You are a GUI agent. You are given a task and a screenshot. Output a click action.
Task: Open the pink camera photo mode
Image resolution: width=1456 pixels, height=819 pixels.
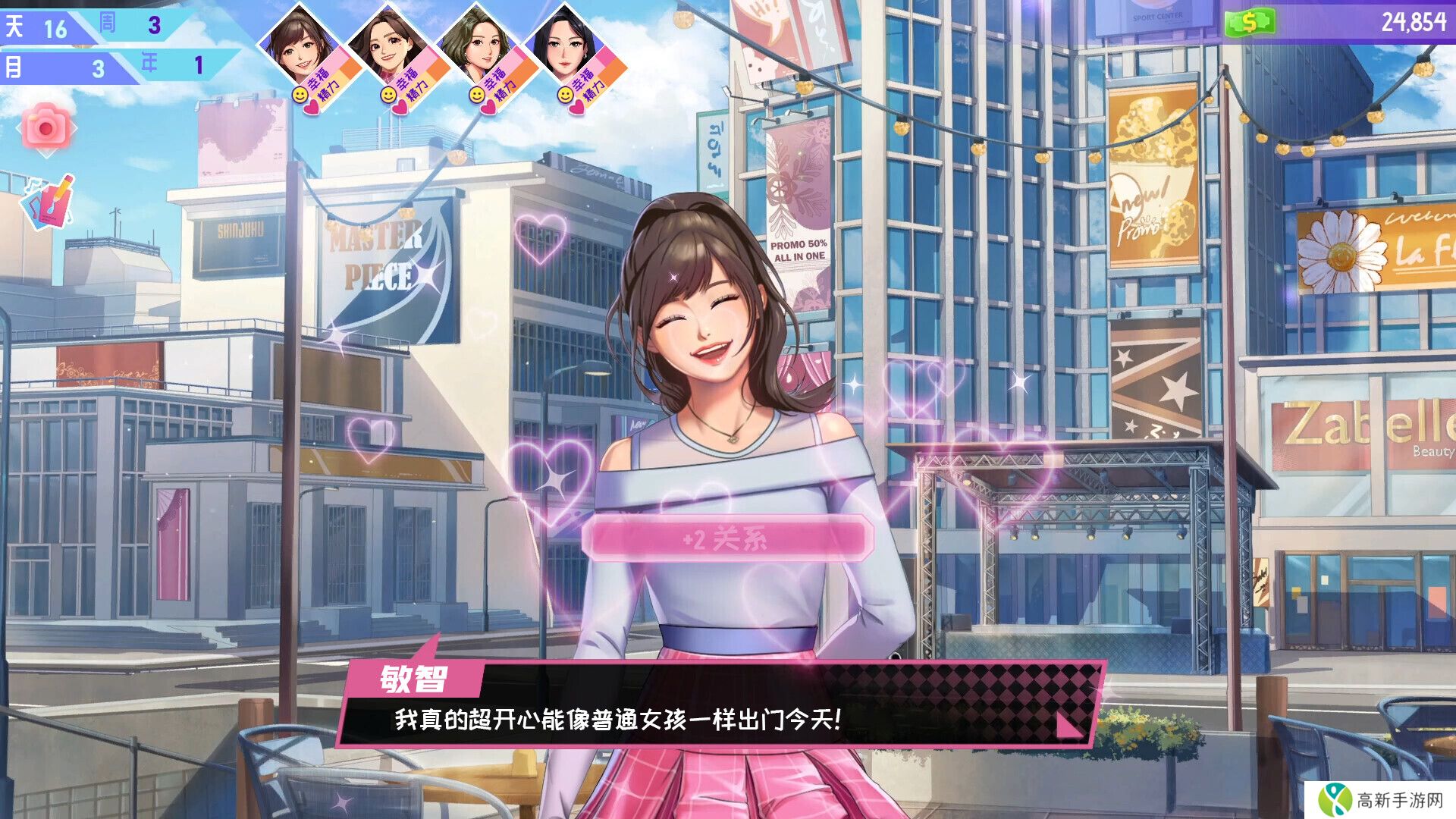point(46,128)
